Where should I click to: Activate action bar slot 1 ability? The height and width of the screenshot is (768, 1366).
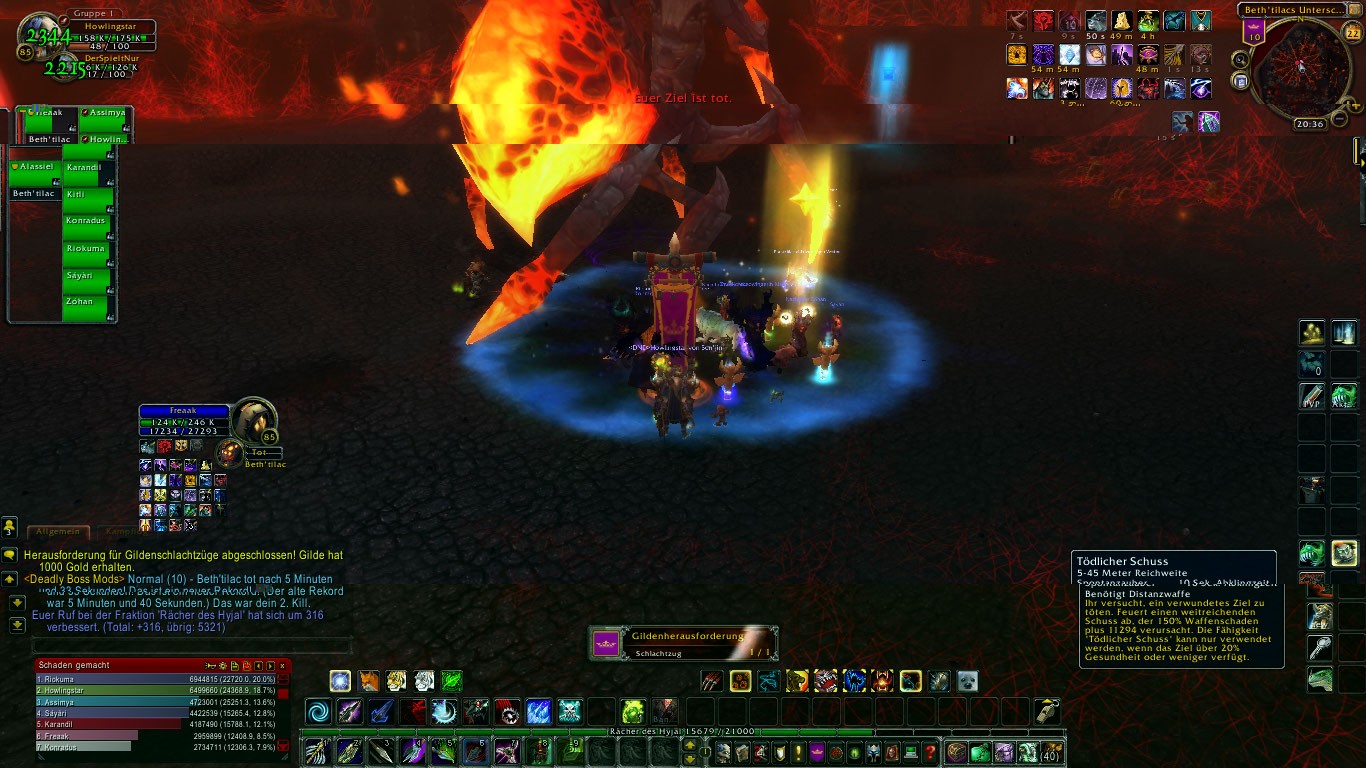317,750
